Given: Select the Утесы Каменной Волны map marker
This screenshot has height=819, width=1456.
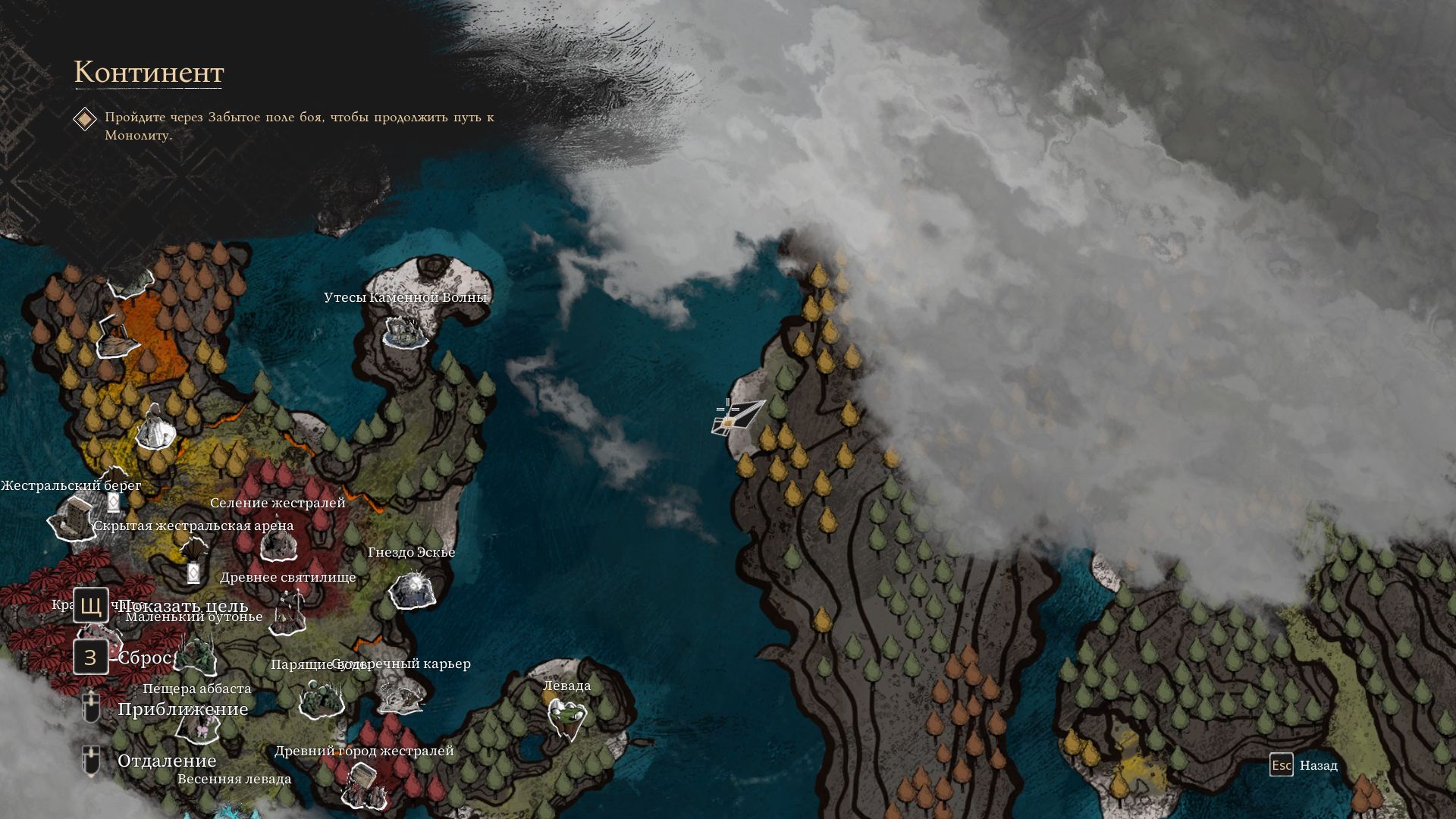Looking at the screenshot, I should pos(405,330).
